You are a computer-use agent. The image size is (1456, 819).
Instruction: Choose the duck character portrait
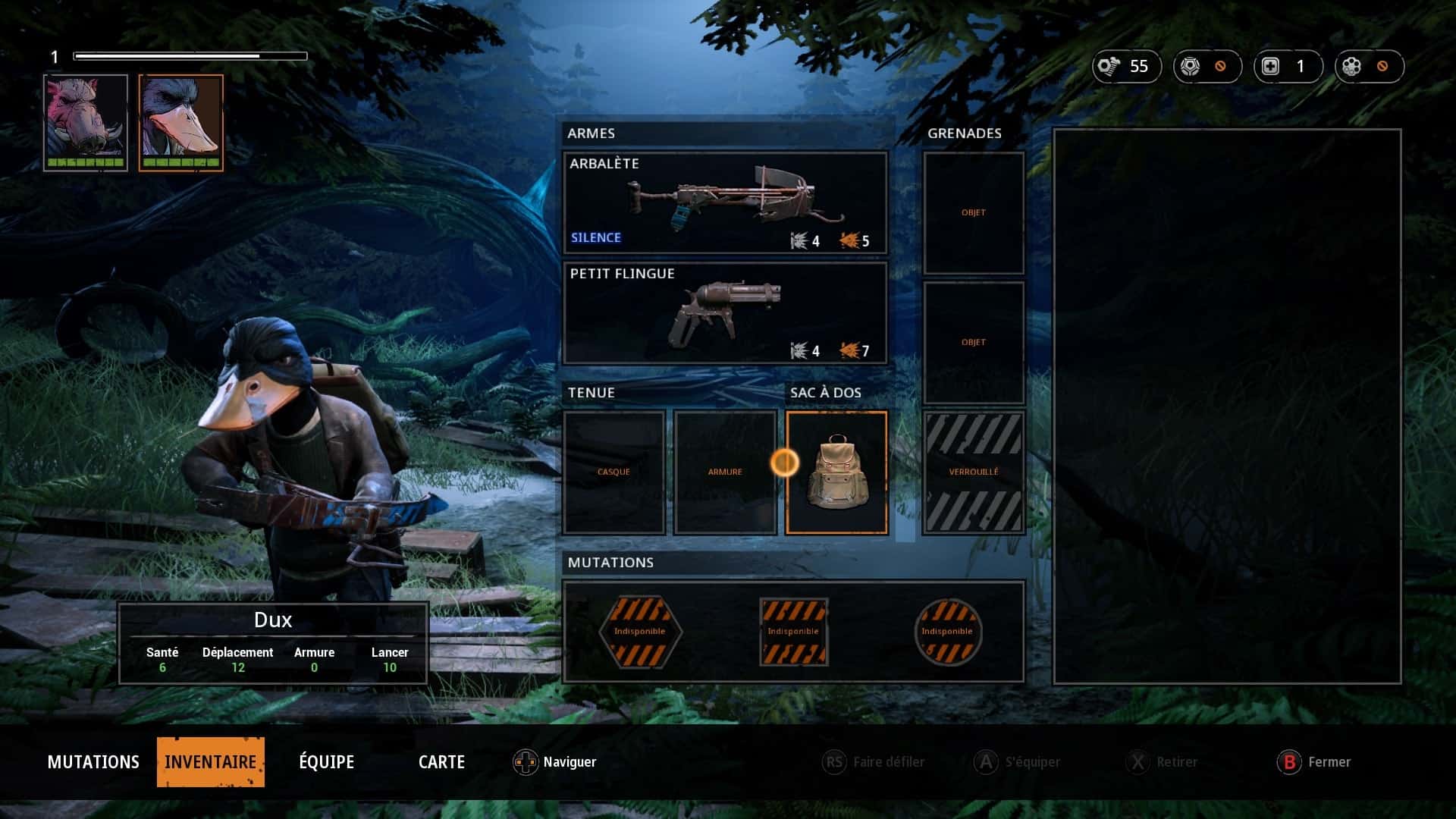click(180, 122)
